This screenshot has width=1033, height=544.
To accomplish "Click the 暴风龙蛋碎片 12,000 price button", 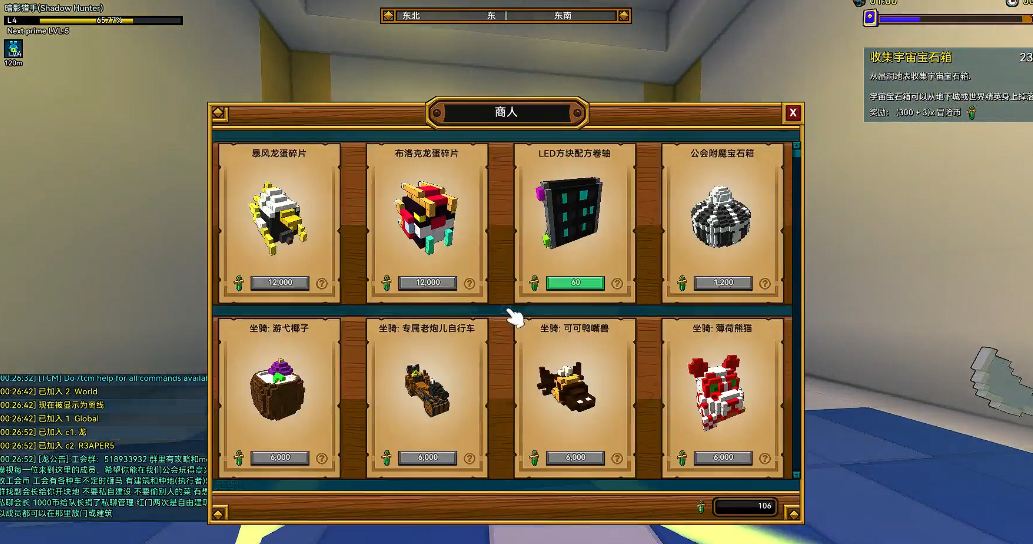I will (x=279, y=283).
